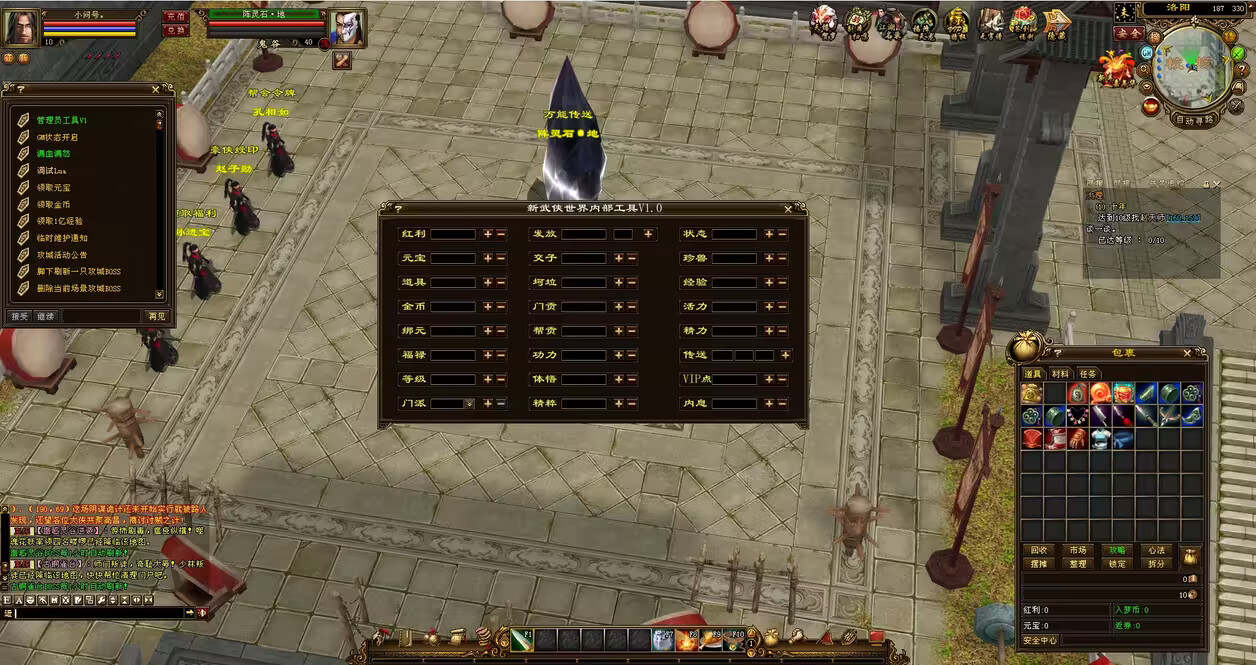1256x665 pixels.
Task: Click the 元宝 amount input field
Action: coord(452,258)
